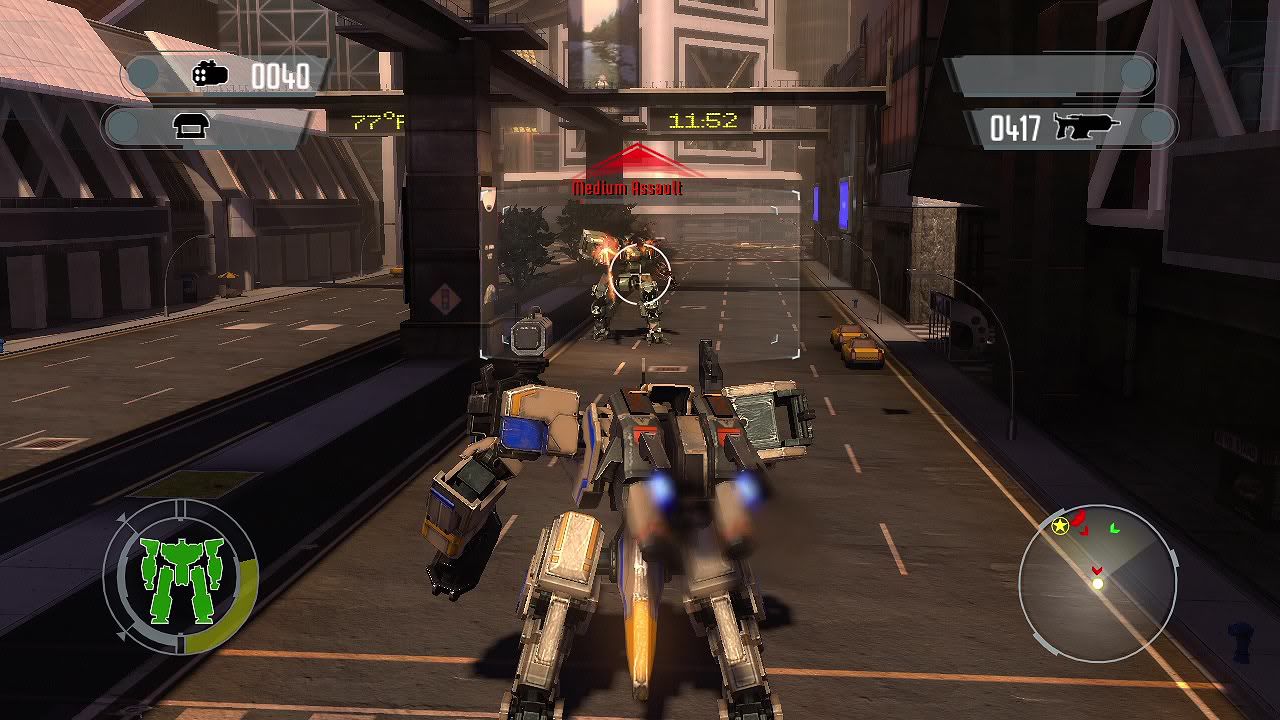This screenshot has width=1280, height=720.
Task: Select the yellow star objective marker on radar
Action: click(1060, 525)
